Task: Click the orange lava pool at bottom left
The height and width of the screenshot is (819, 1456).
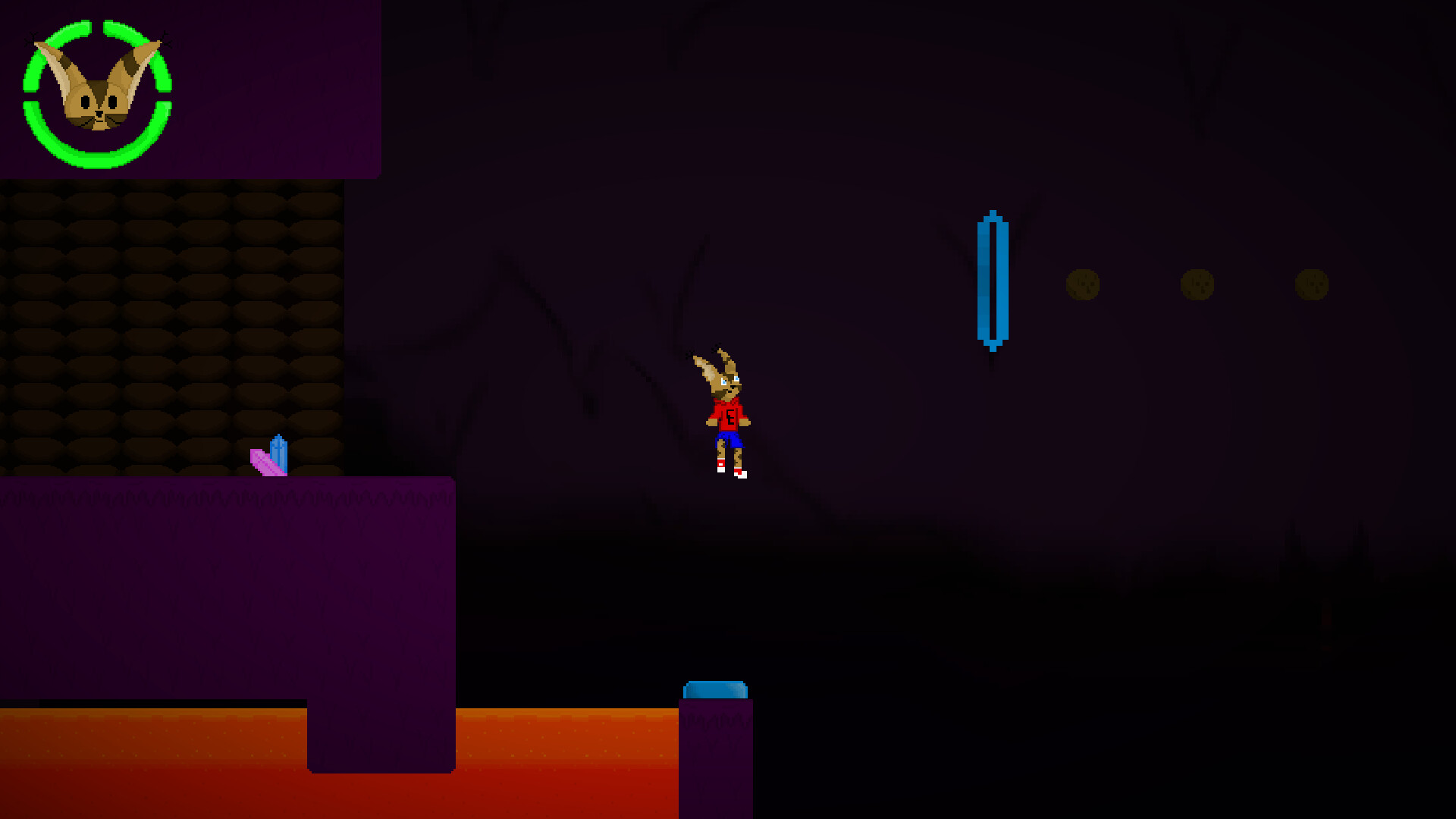Action: (x=152, y=758)
